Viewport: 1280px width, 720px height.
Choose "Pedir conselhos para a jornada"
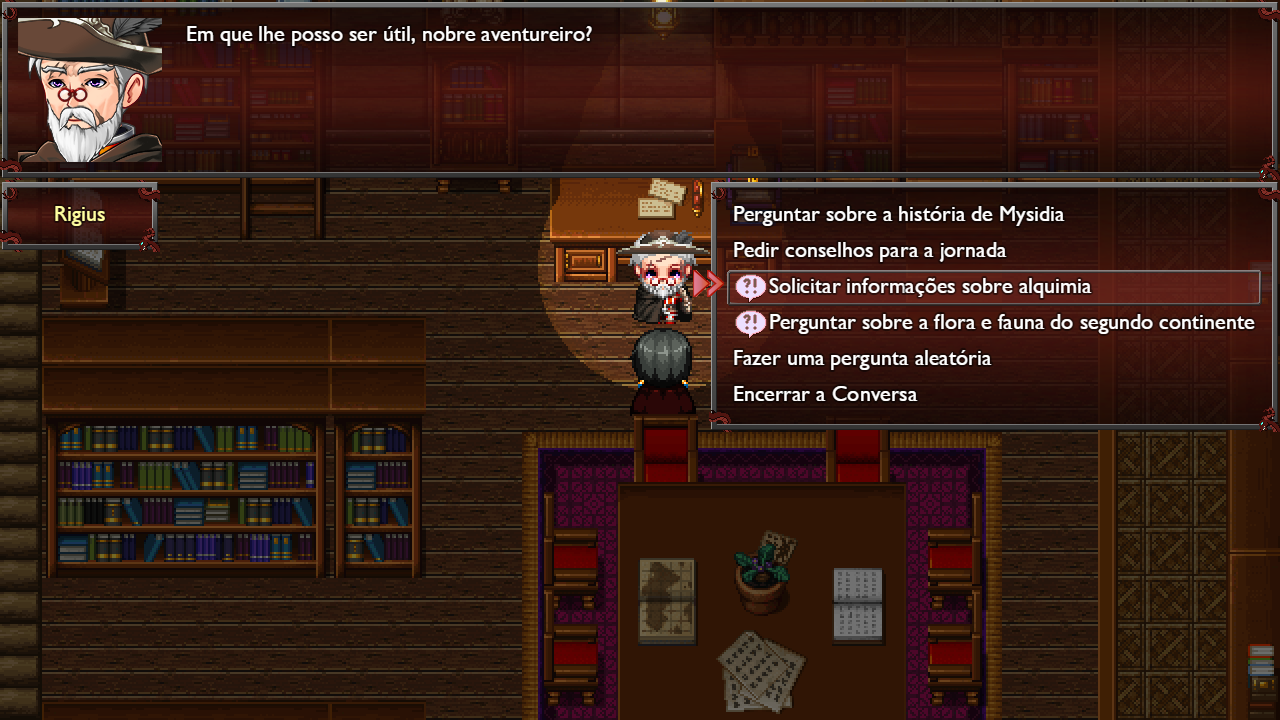869,251
